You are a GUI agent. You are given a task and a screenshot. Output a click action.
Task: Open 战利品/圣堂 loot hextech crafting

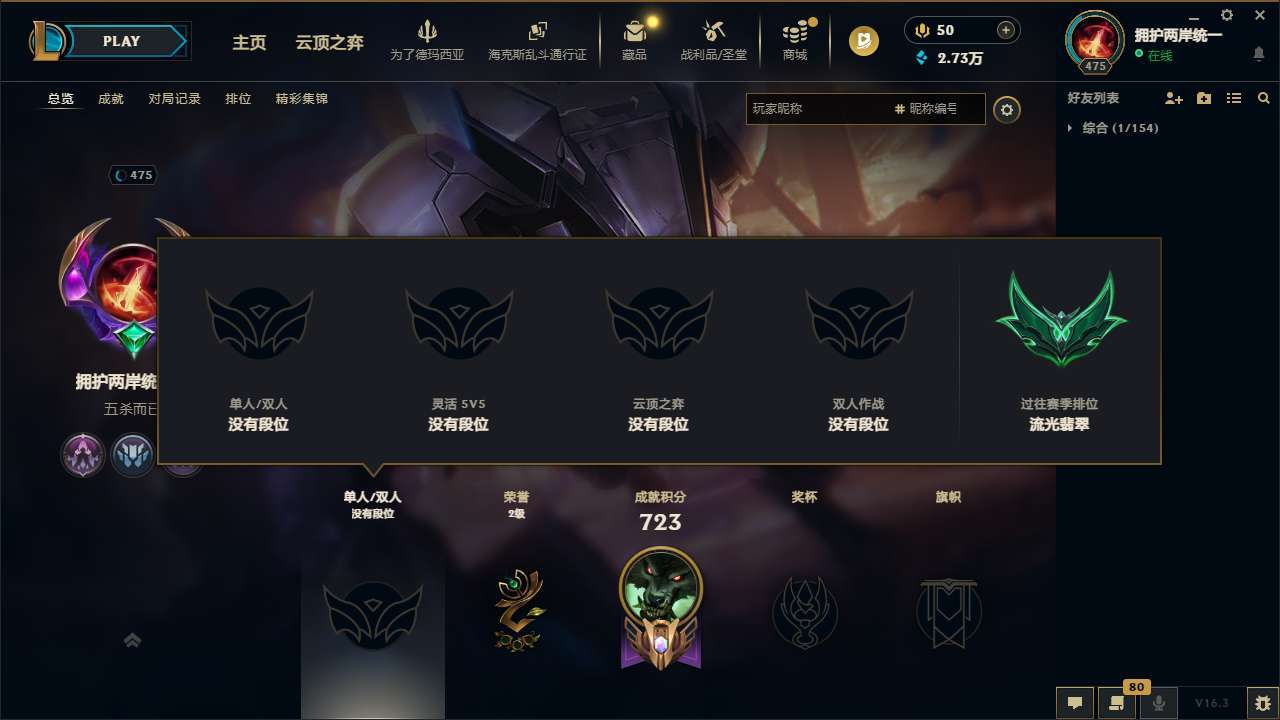click(x=713, y=40)
